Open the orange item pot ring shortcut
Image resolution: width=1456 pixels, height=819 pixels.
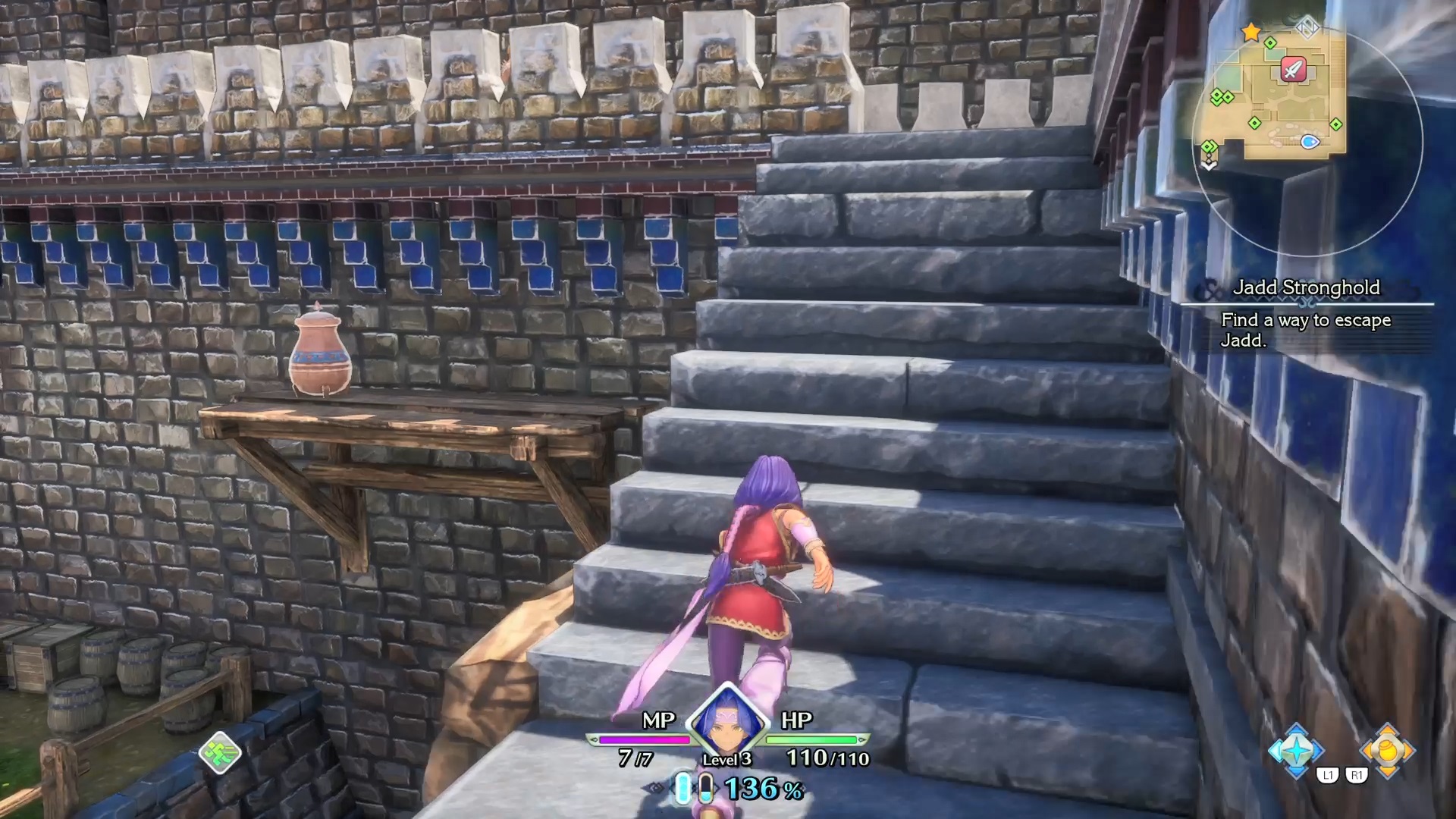[1387, 751]
